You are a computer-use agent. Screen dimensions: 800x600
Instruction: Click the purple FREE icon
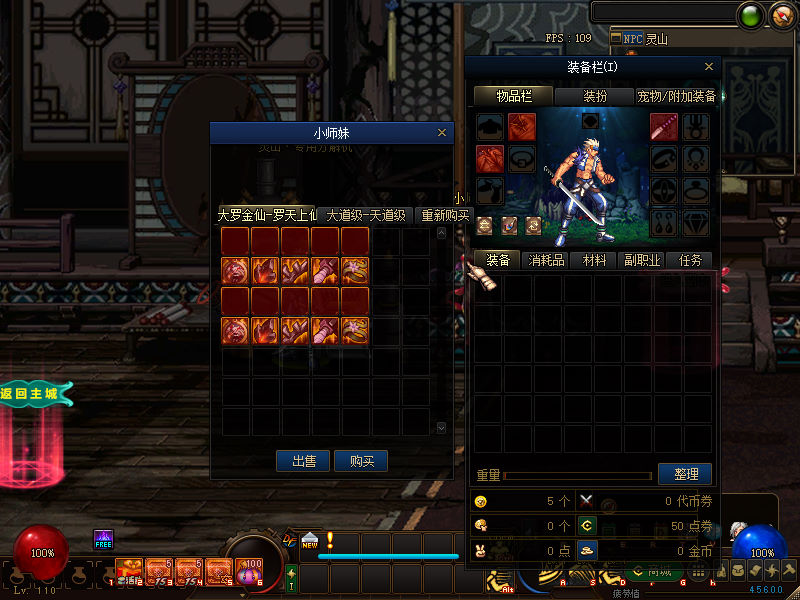[x=103, y=540]
